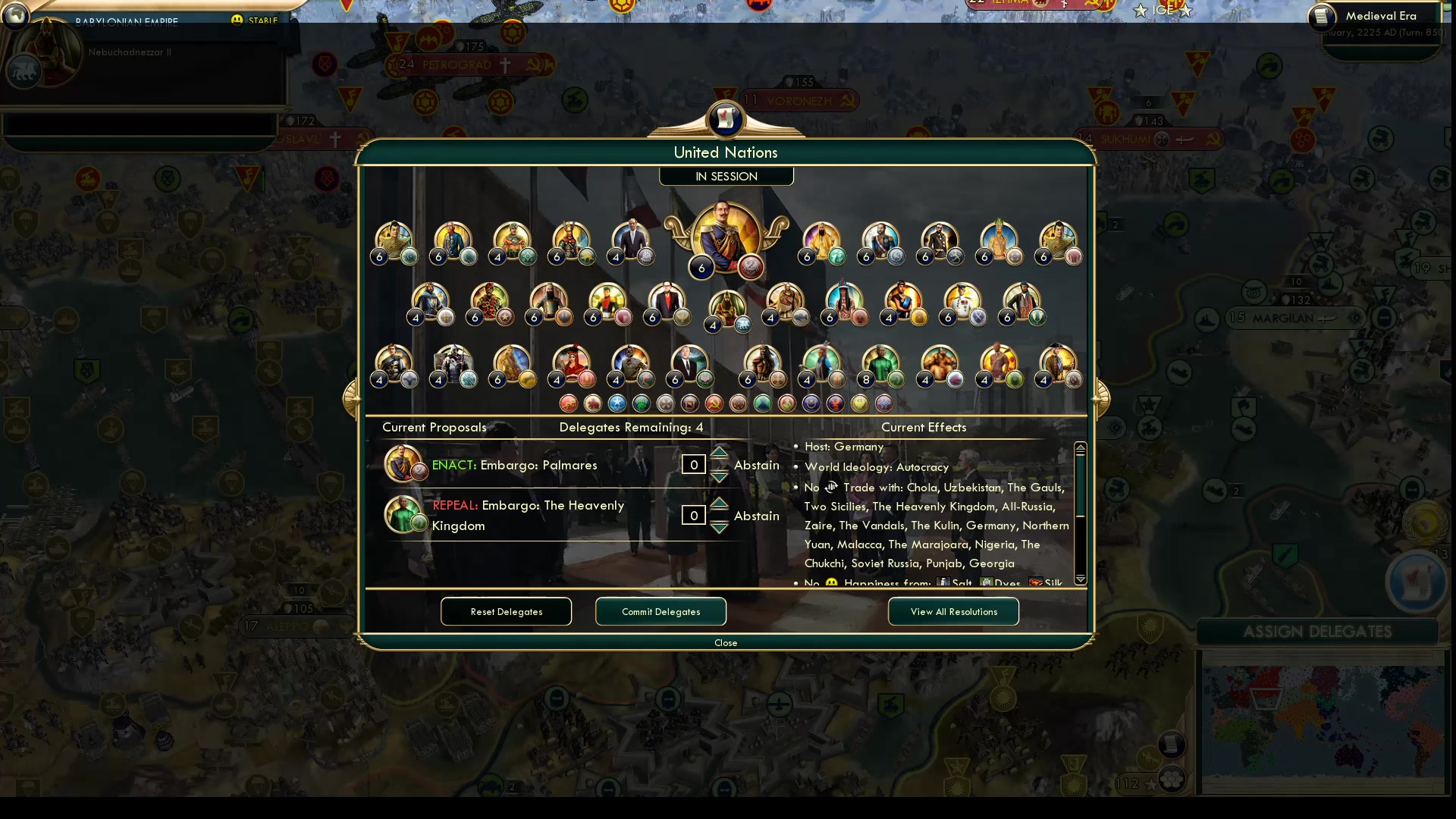The image size is (1456, 819).
Task: Click the green-robed sponsor of the Repeal proposal
Action: point(404,515)
